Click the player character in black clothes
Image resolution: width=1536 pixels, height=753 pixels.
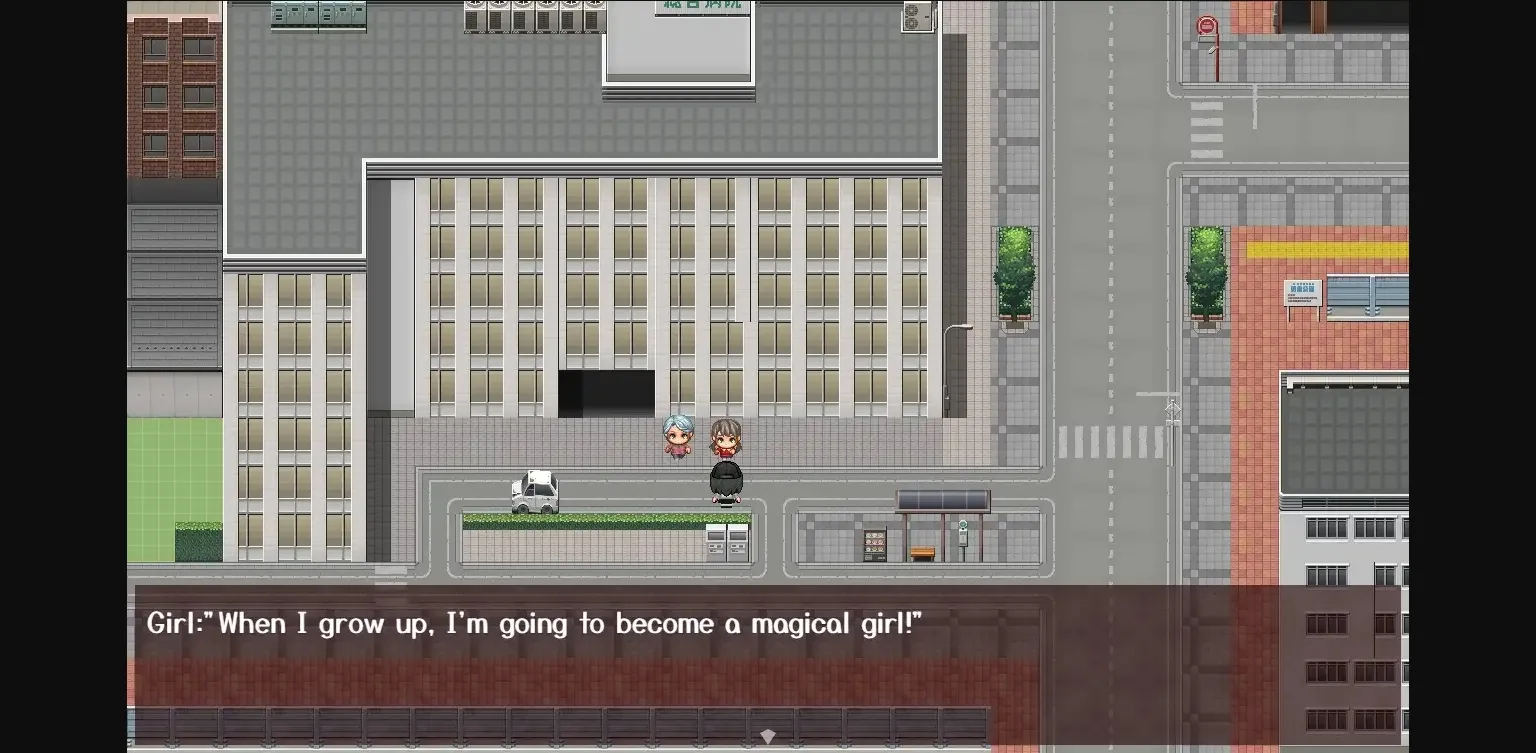[724, 478]
